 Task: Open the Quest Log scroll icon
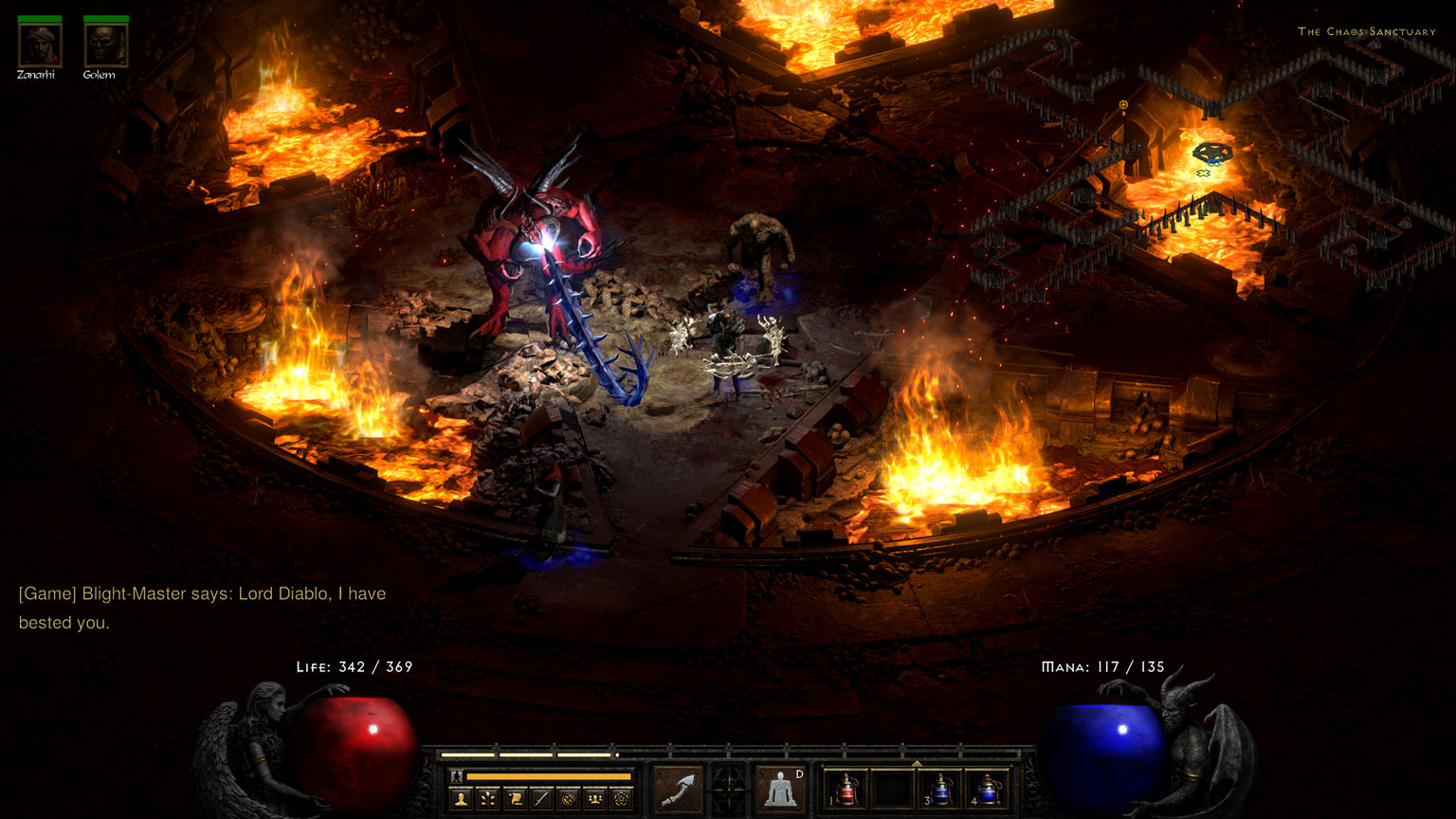(x=517, y=797)
